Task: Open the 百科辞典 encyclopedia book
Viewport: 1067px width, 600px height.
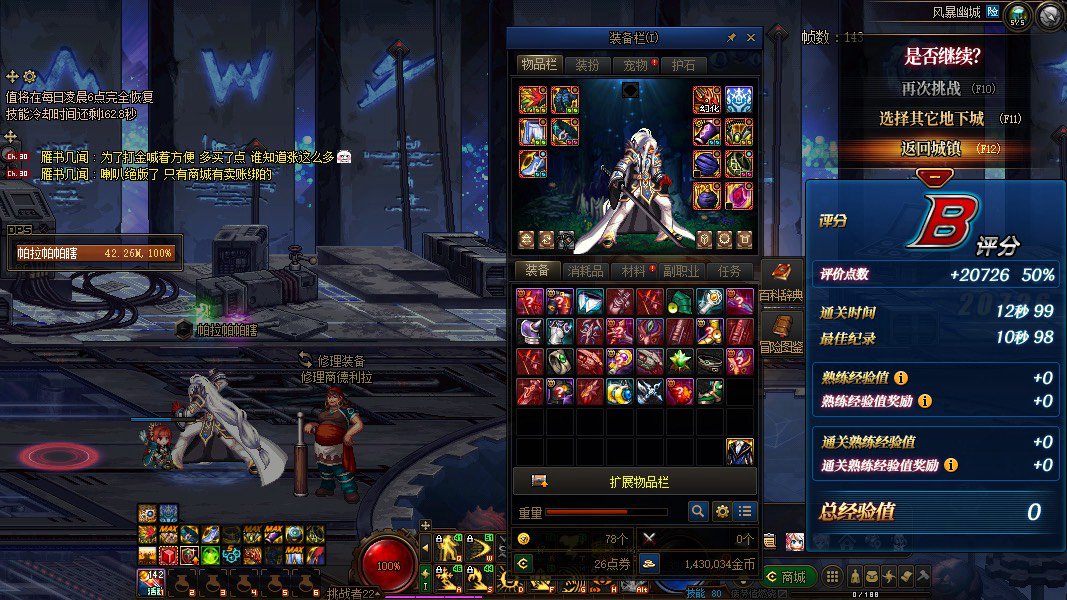Action: point(780,281)
